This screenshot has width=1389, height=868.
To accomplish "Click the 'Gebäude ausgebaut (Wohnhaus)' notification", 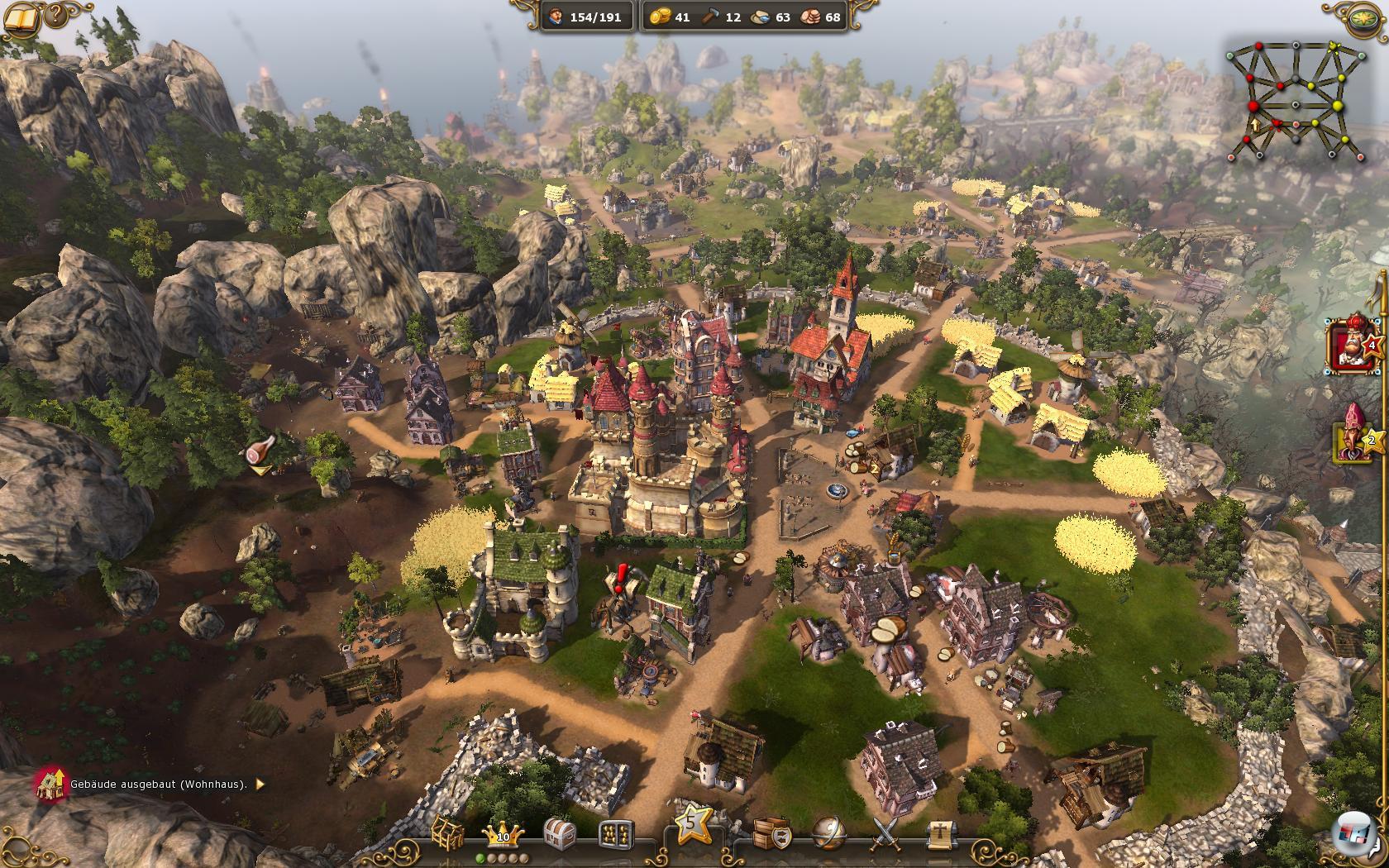I will pyautogui.click(x=157, y=785).
